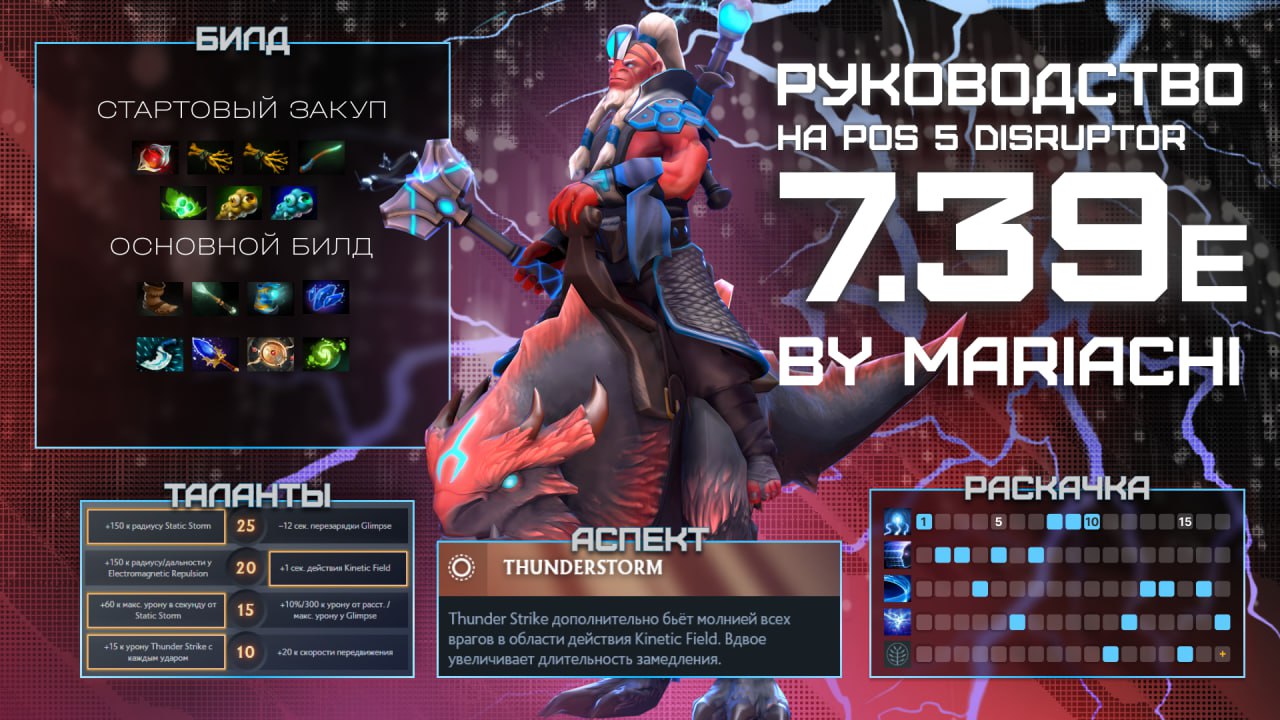
Task: Select the yellow Observer Ward icon
Action: point(240,203)
